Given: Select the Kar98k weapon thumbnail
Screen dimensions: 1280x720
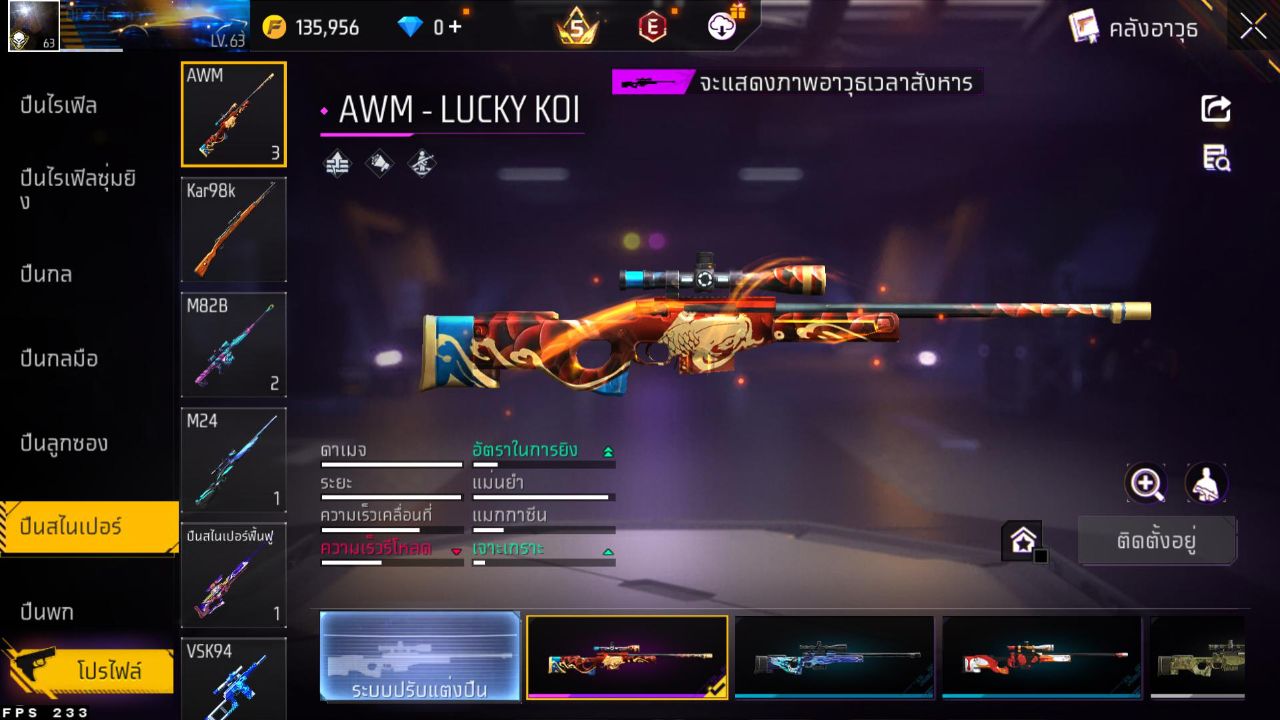Looking at the screenshot, I should (233, 230).
